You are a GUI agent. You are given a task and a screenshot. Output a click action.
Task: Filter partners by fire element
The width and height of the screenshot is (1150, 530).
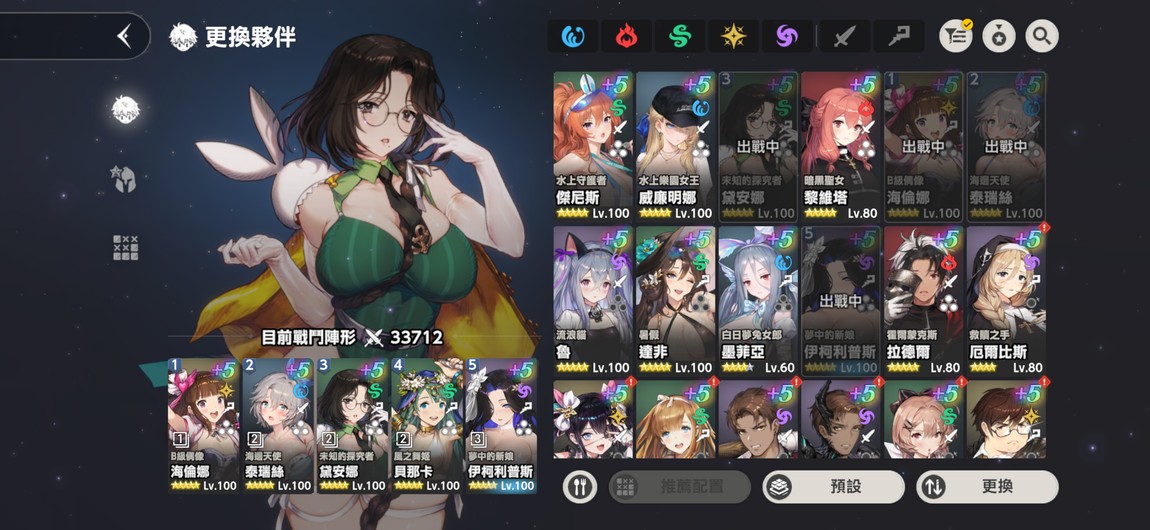tap(626, 37)
